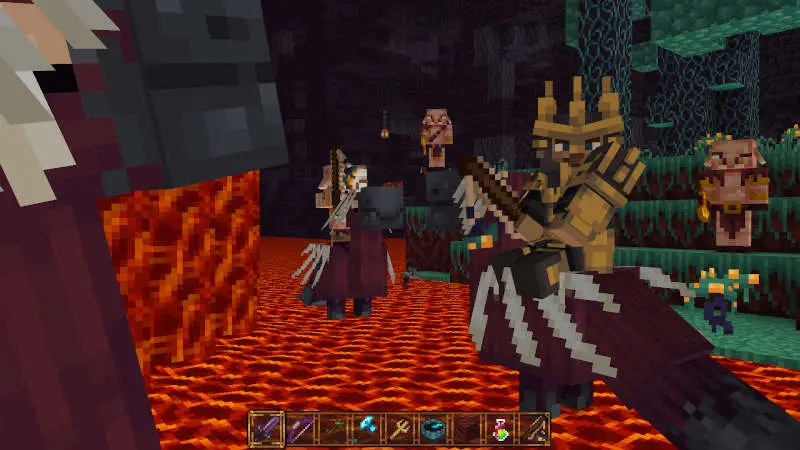Select the fishing rod hotbar slot
Image resolution: width=800 pixels, height=450 pixels.
click(535, 428)
